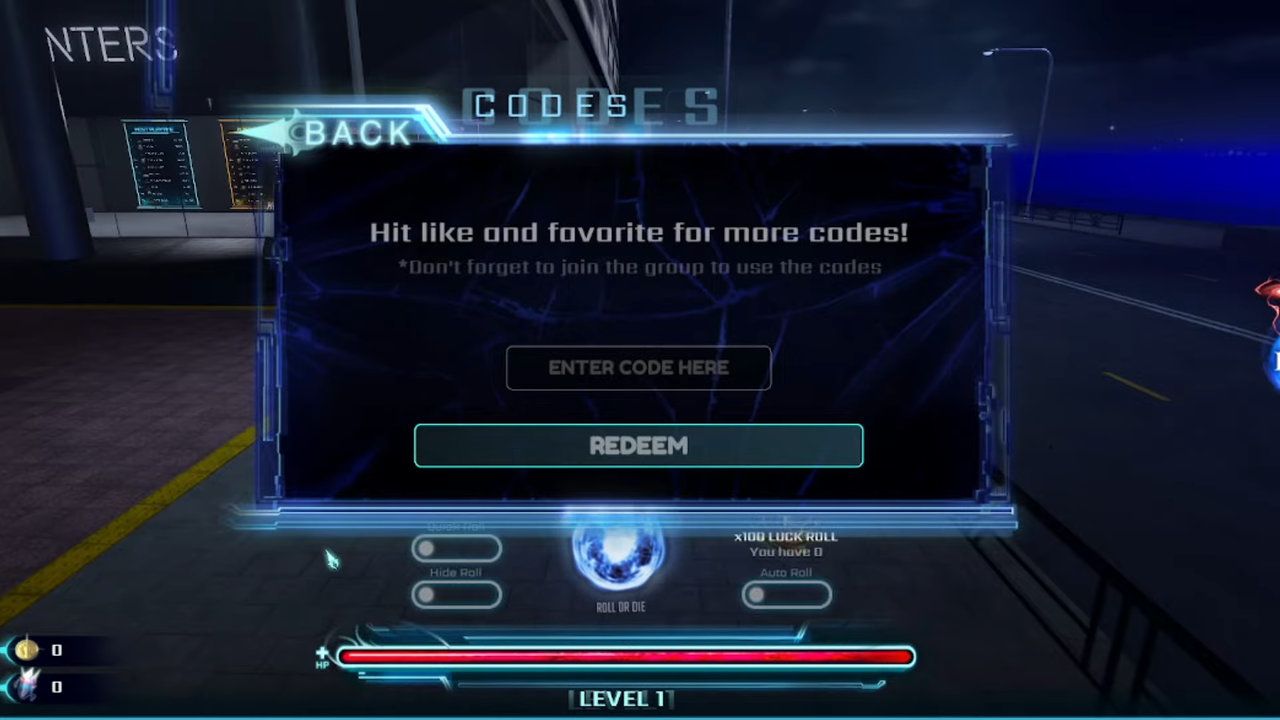This screenshot has width=1280, height=720.
Task: Redeem the entered code
Action: [x=638, y=446]
